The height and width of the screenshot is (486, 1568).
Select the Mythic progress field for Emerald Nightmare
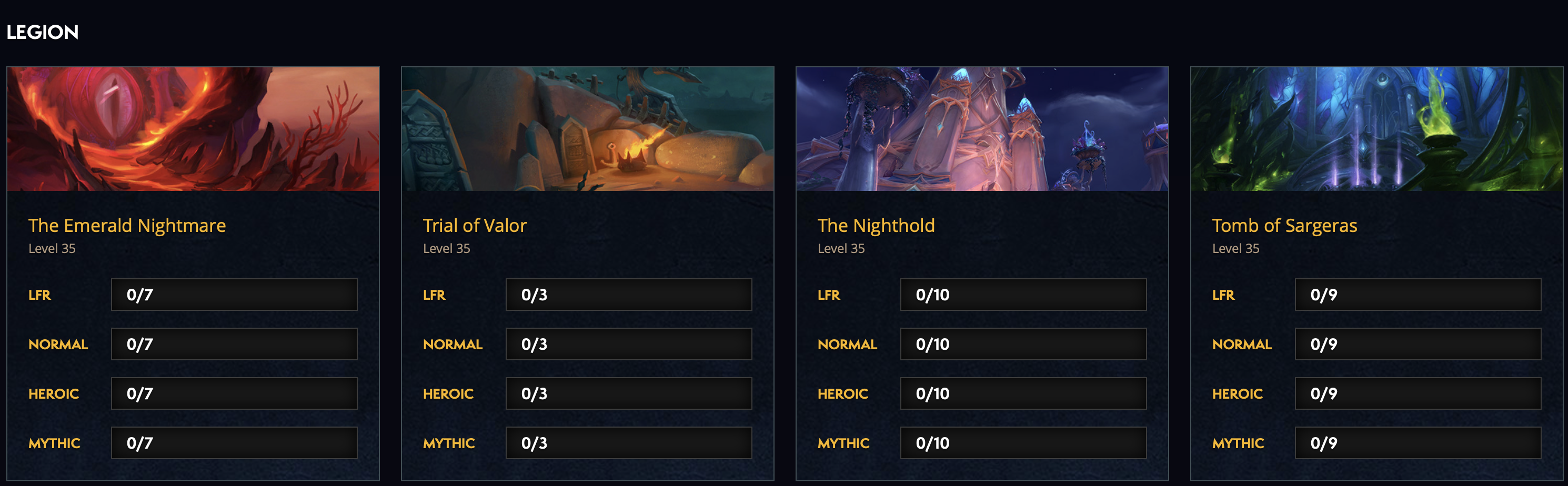click(x=234, y=443)
